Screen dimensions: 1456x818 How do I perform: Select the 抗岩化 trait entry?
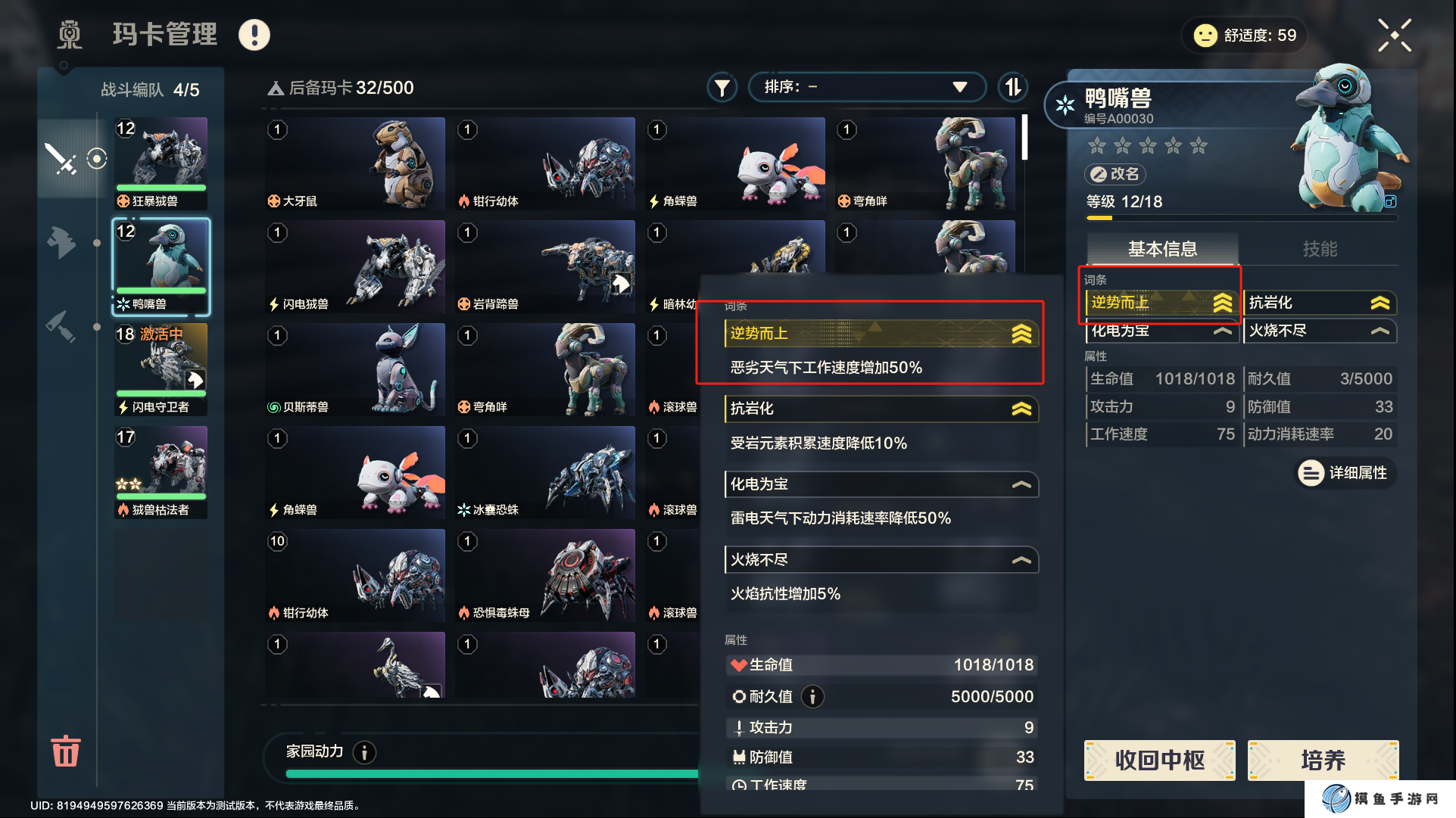pos(1318,303)
